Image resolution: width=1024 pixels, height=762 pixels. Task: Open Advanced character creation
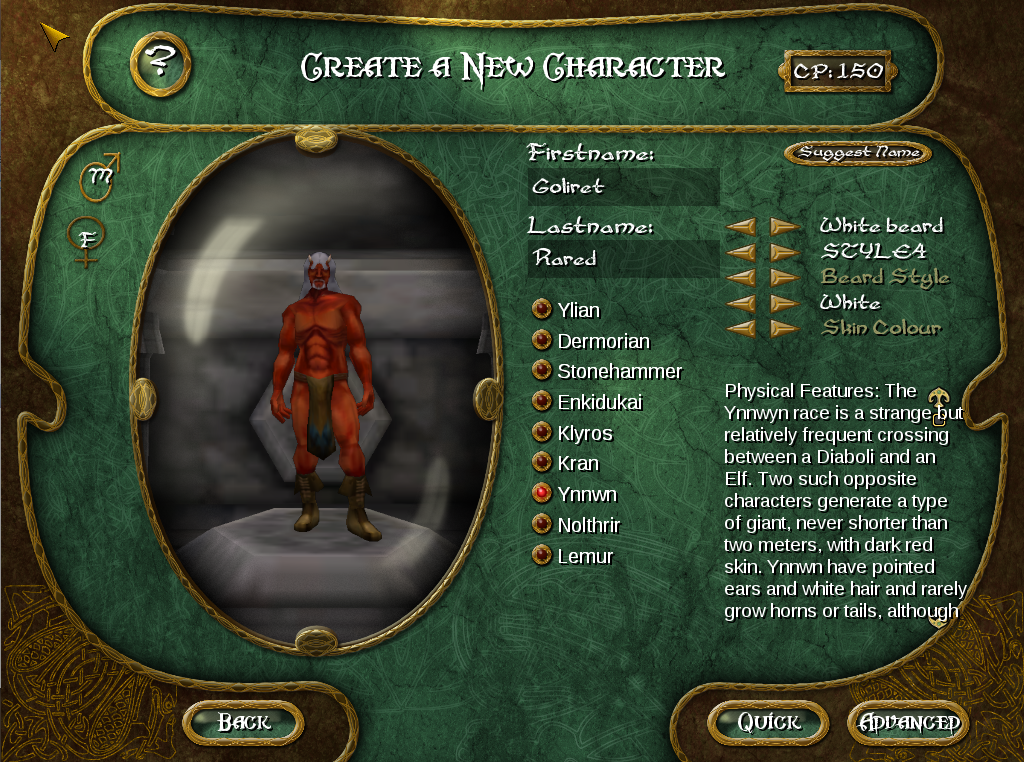[908, 722]
